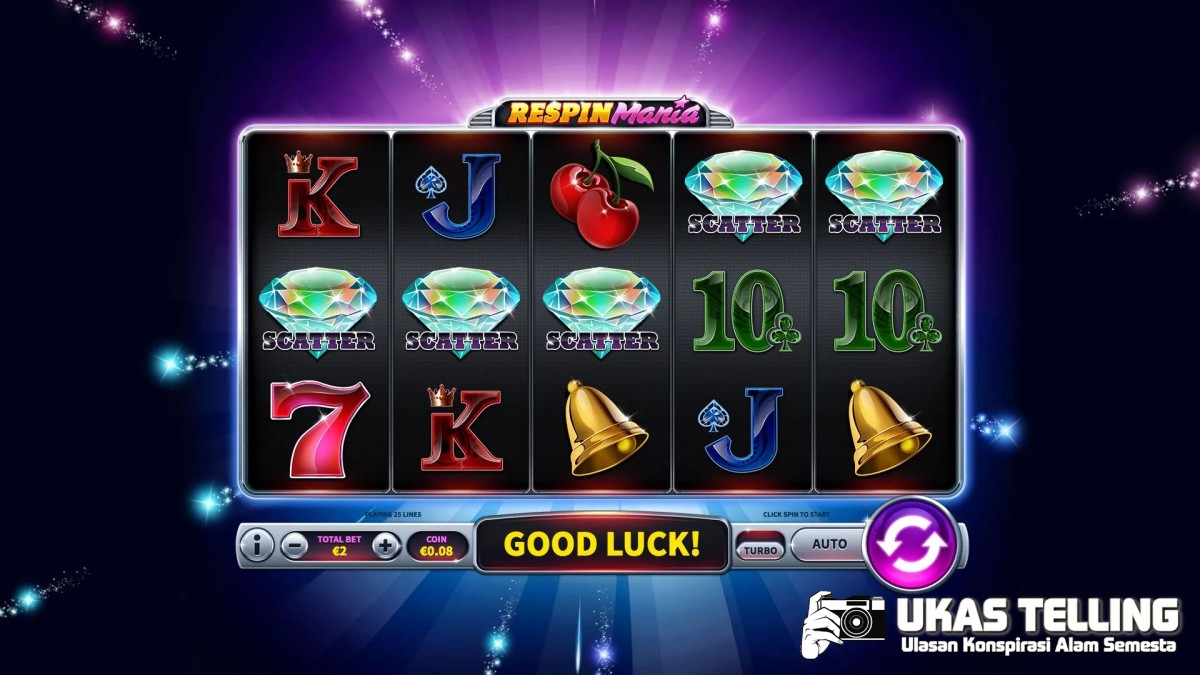
Task: Increase the total bet with plus
Action: click(x=386, y=546)
